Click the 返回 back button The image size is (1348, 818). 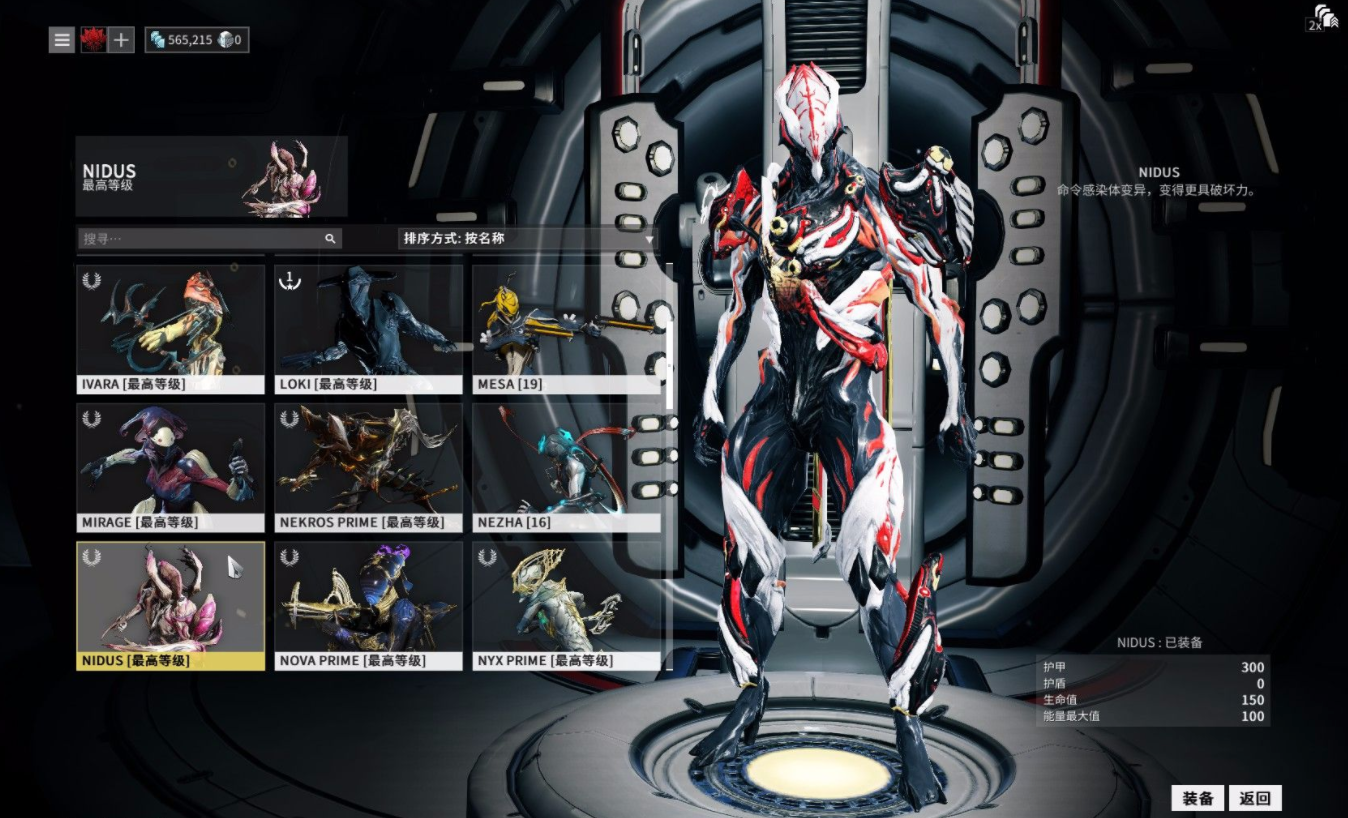pyautogui.click(x=1255, y=798)
